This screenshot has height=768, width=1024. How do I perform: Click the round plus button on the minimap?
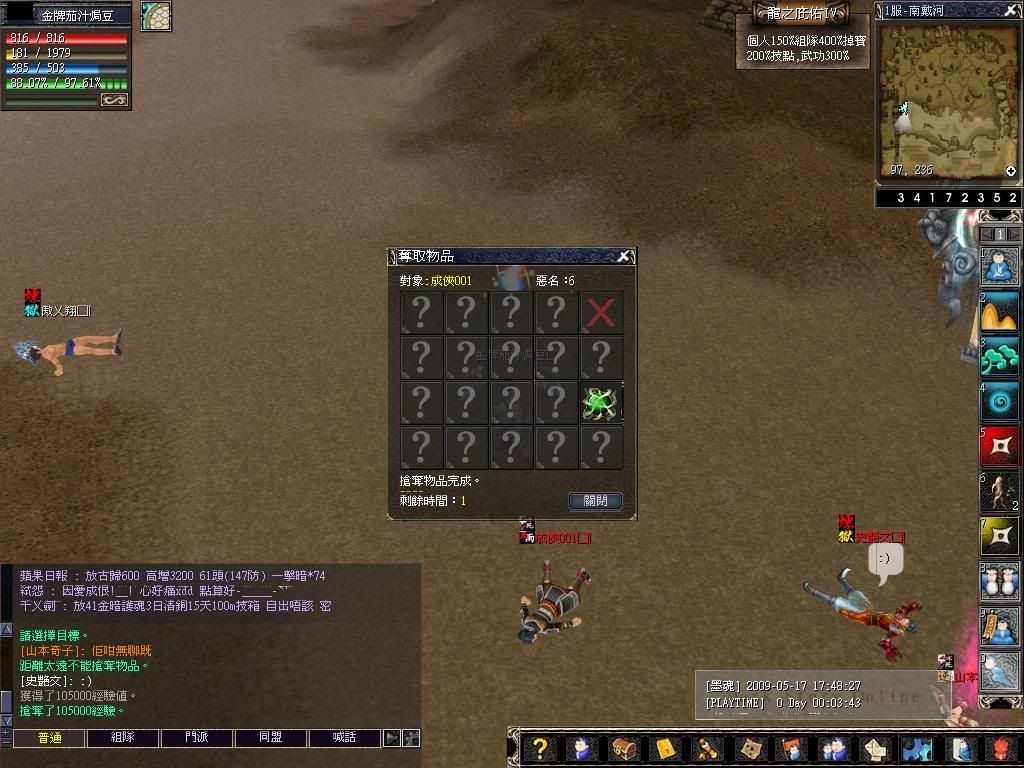1011,171
